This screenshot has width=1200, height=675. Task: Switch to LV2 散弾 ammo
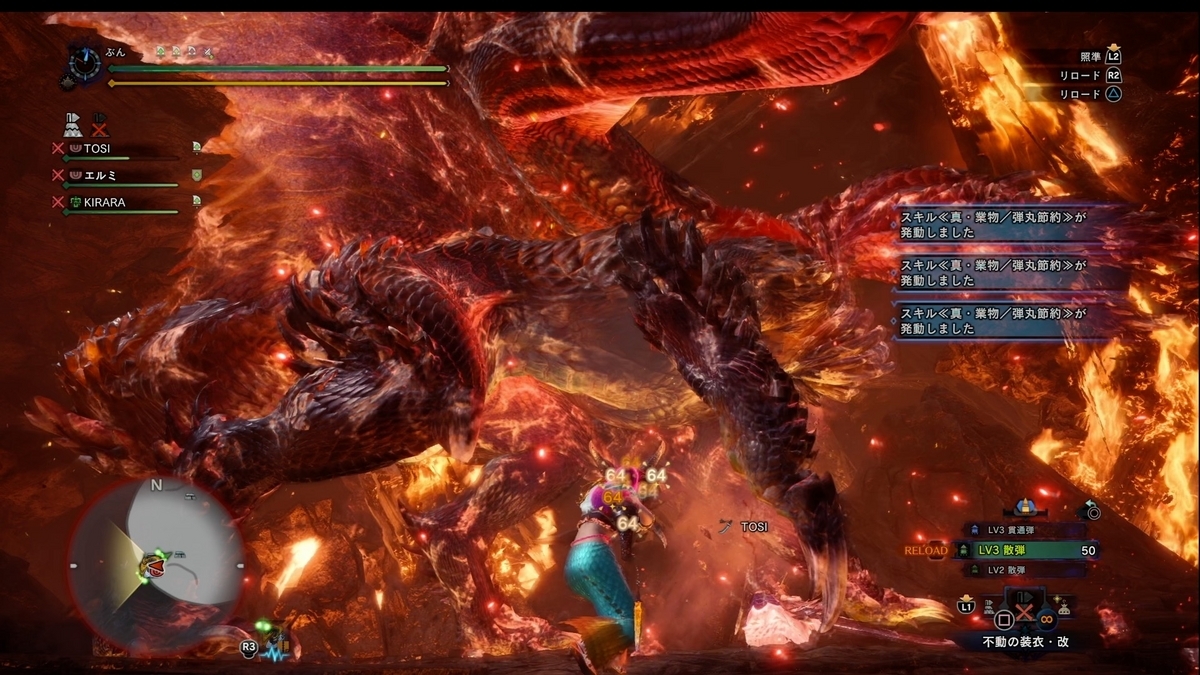(x=1024, y=569)
